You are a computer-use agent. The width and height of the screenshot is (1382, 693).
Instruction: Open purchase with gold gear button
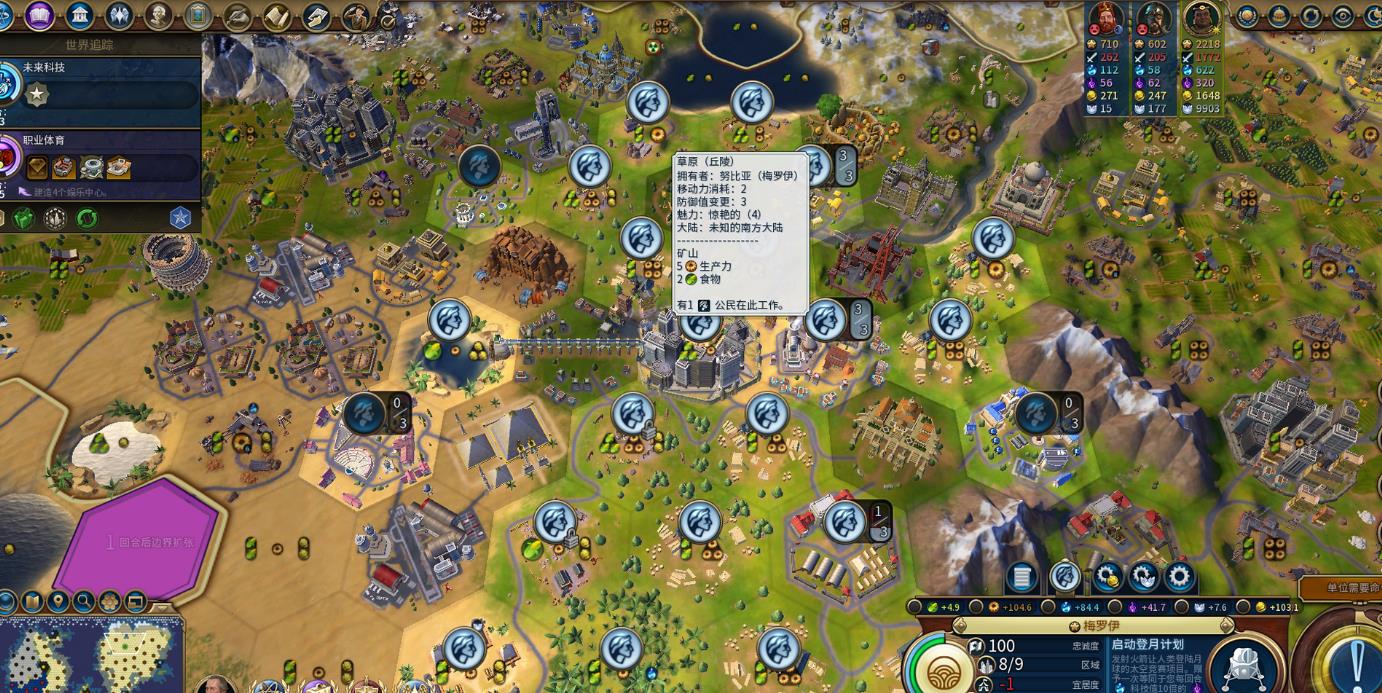tap(1106, 577)
